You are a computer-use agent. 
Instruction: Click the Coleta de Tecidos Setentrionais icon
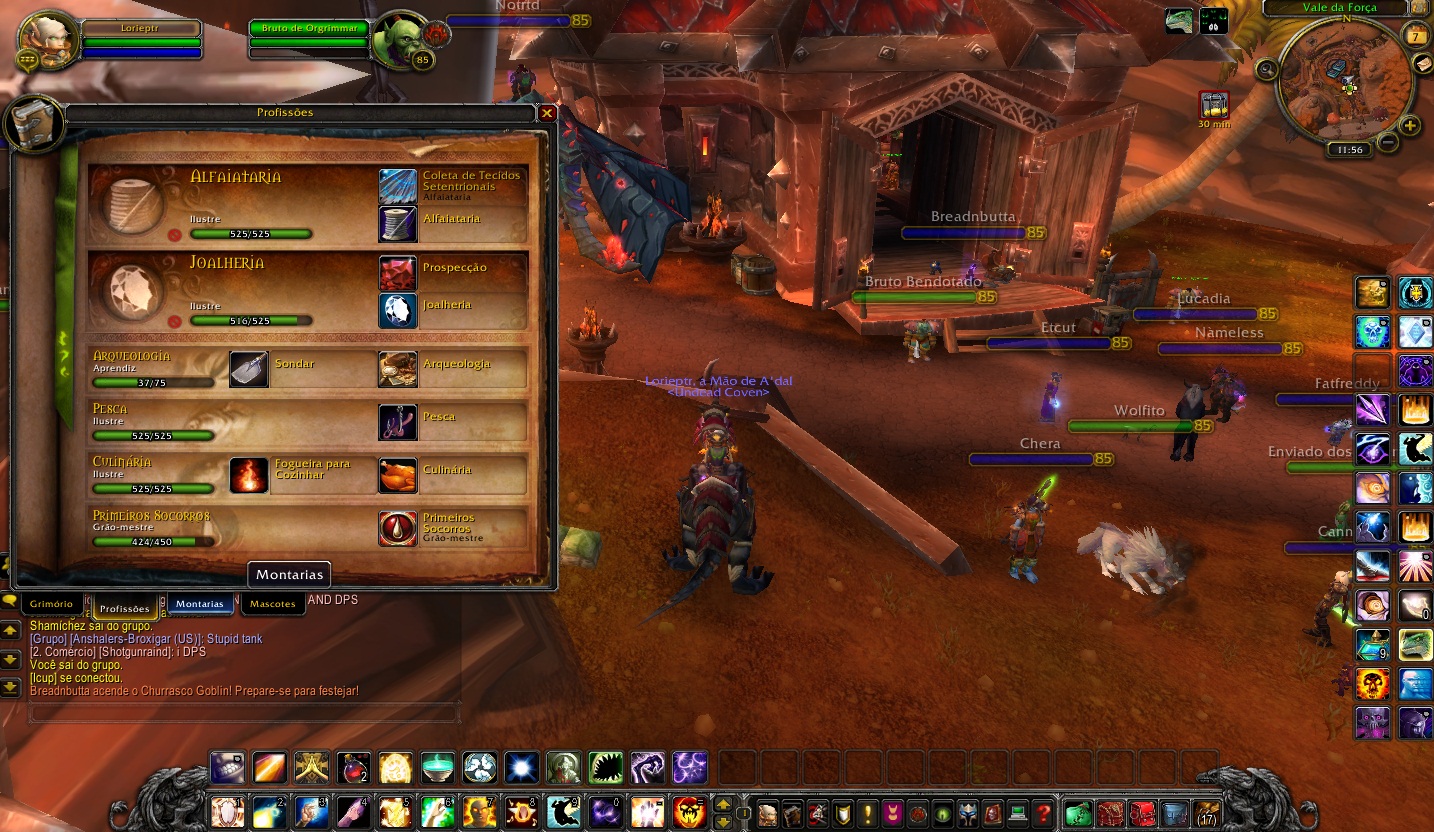click(x=396, y=184)
